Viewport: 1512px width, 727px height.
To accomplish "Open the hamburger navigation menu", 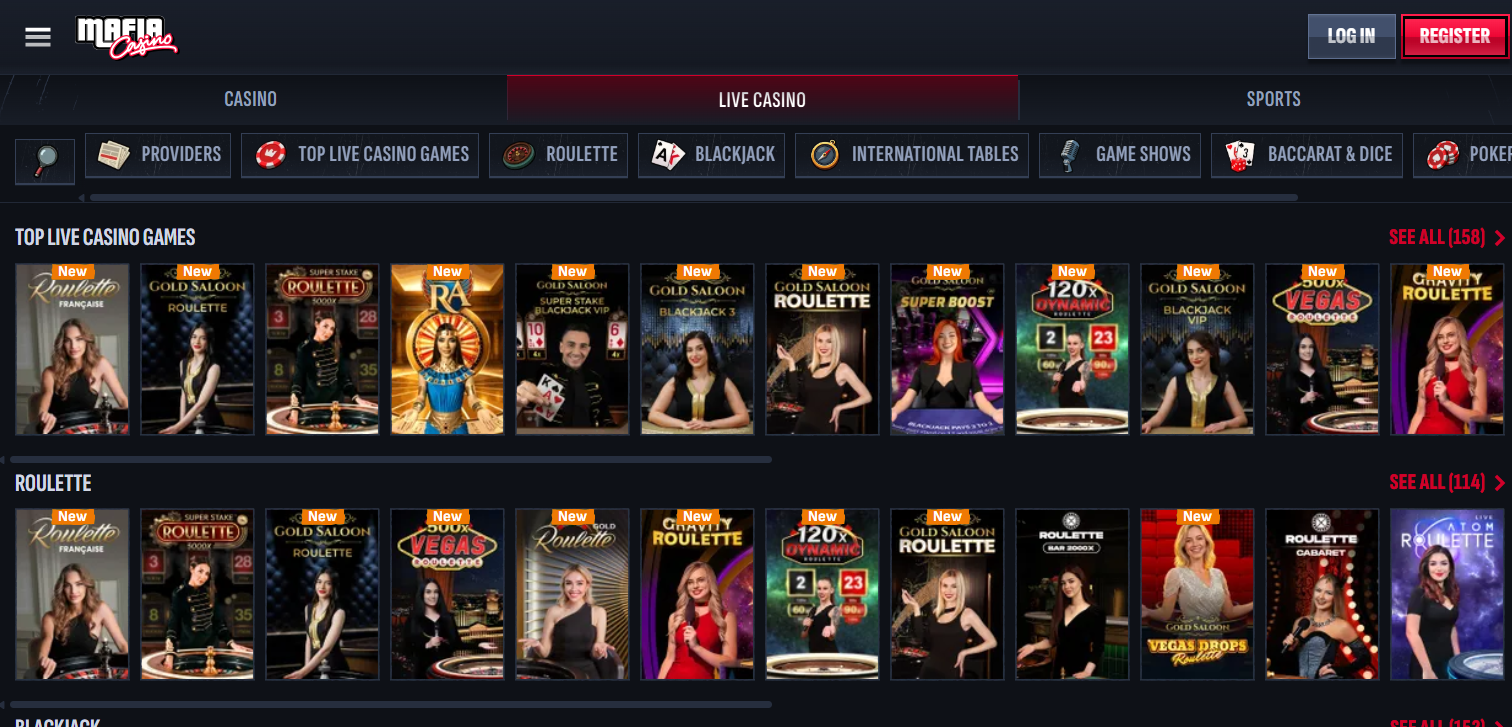I will [x=38, y=37].
